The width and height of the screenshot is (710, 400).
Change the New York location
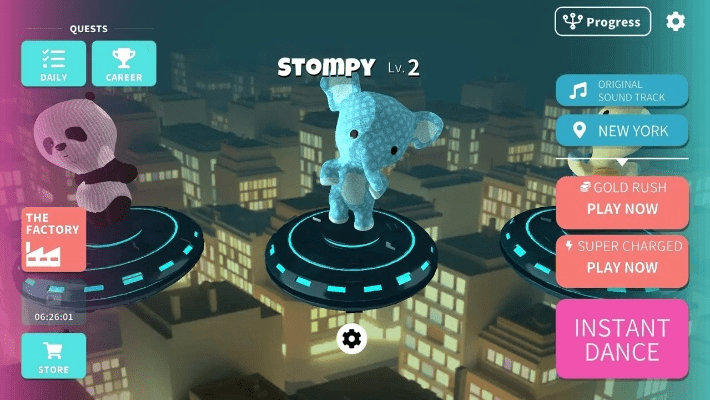(621, 131)
